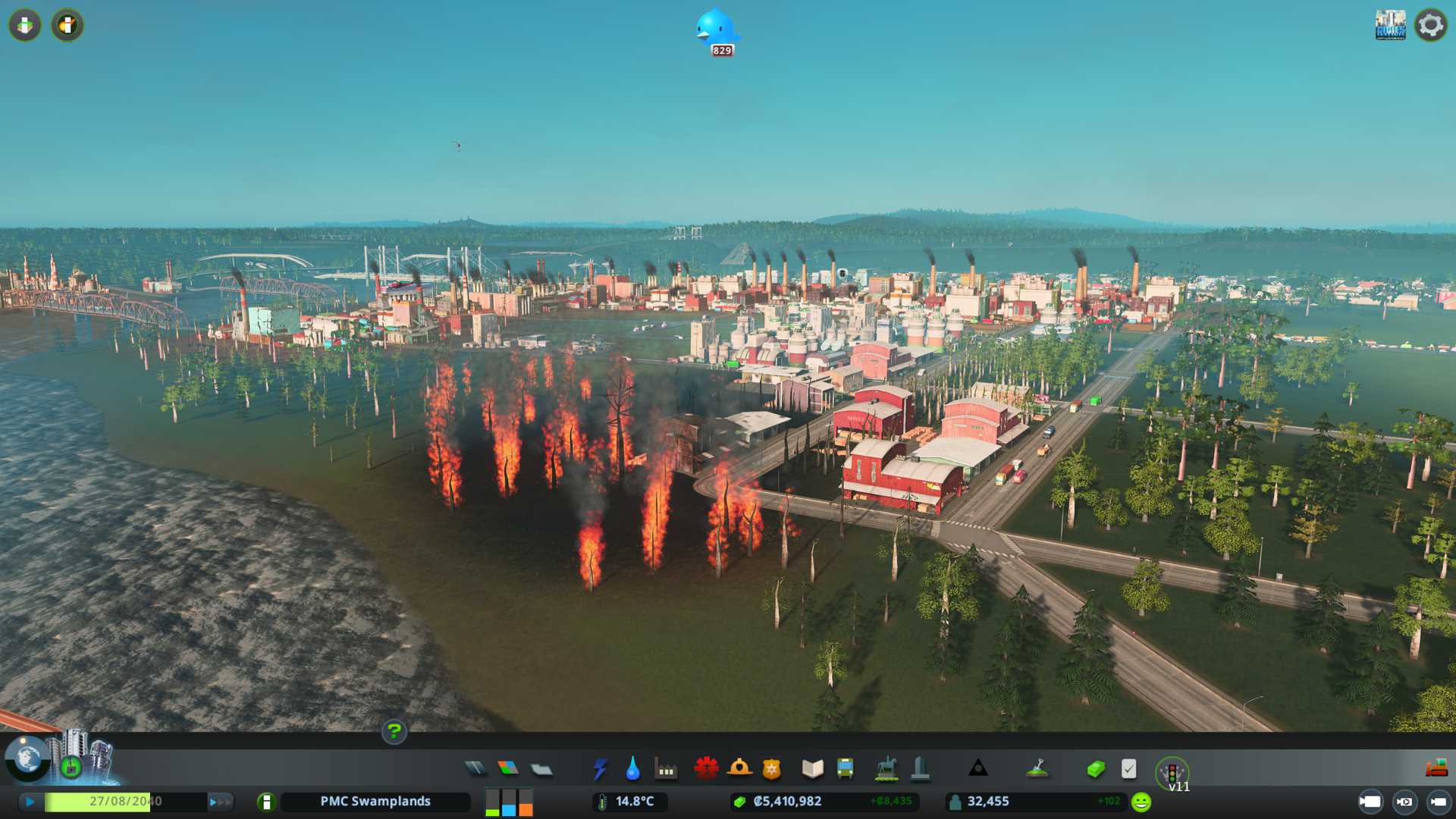
Task: Change the simulation speed arrows
Action: (x=219, y=802)
